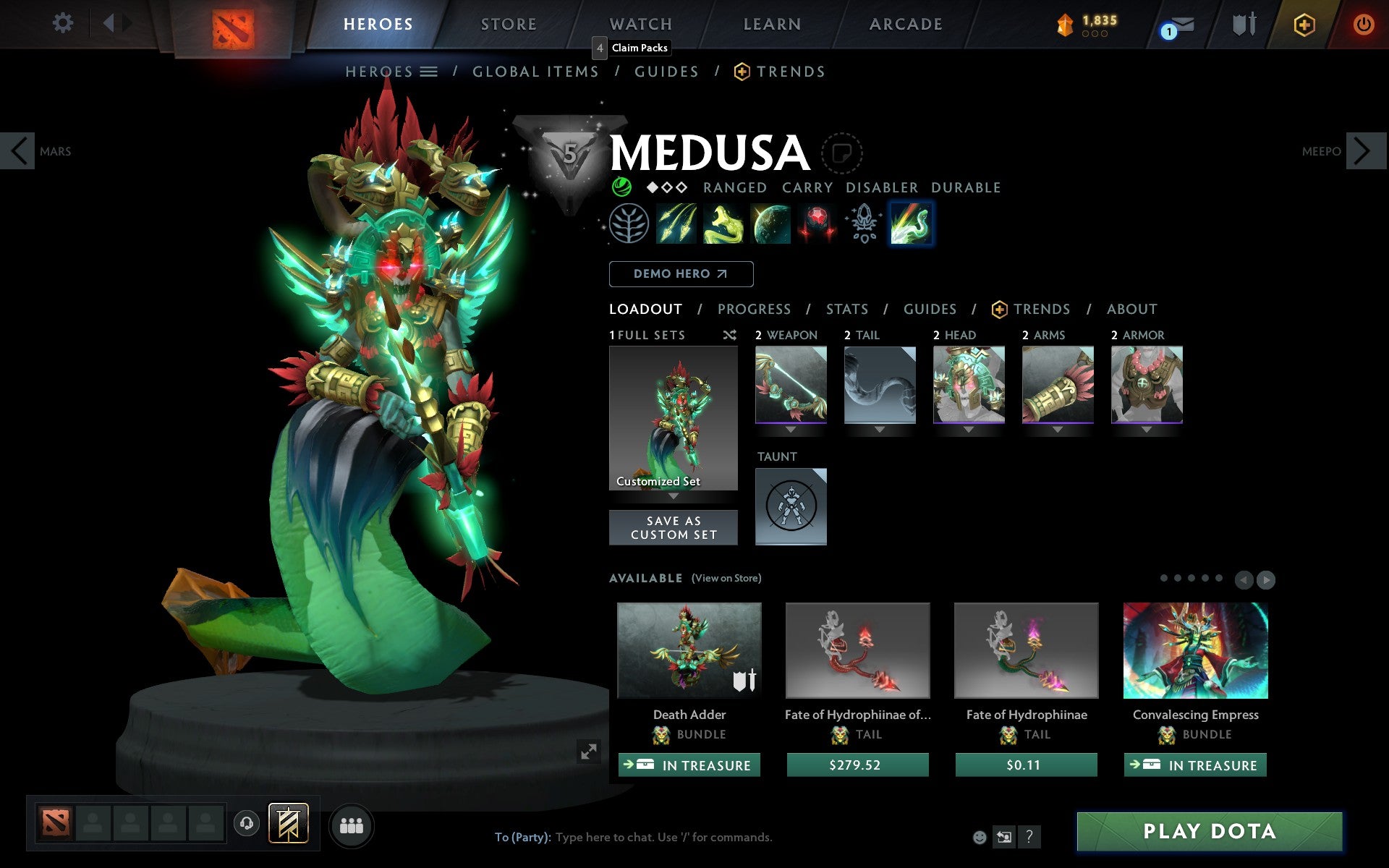Click the shuffle icon beside Full Sets

coord(729,335)
